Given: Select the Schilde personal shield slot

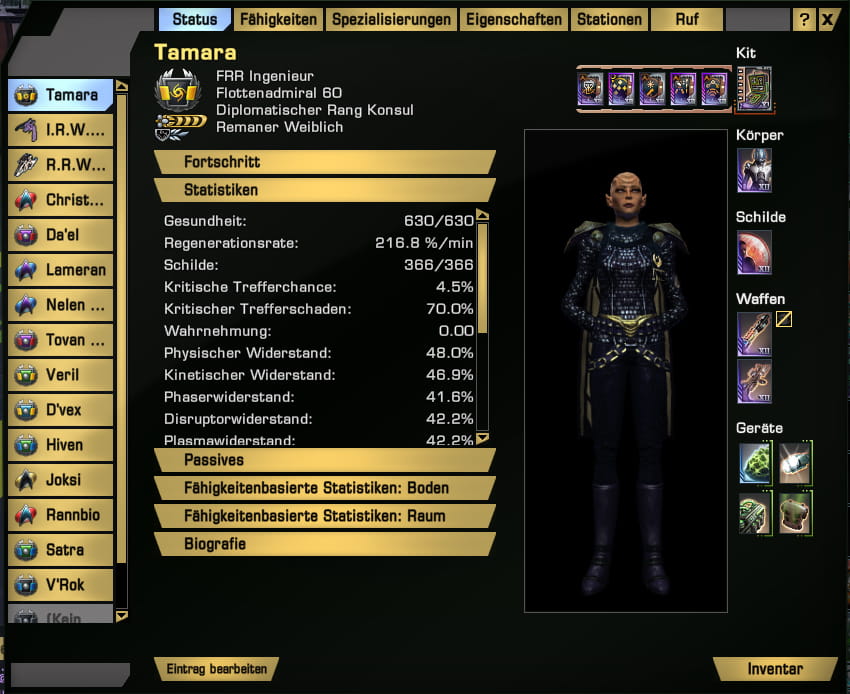Looking at the screenshot, I should pos(754,252).
